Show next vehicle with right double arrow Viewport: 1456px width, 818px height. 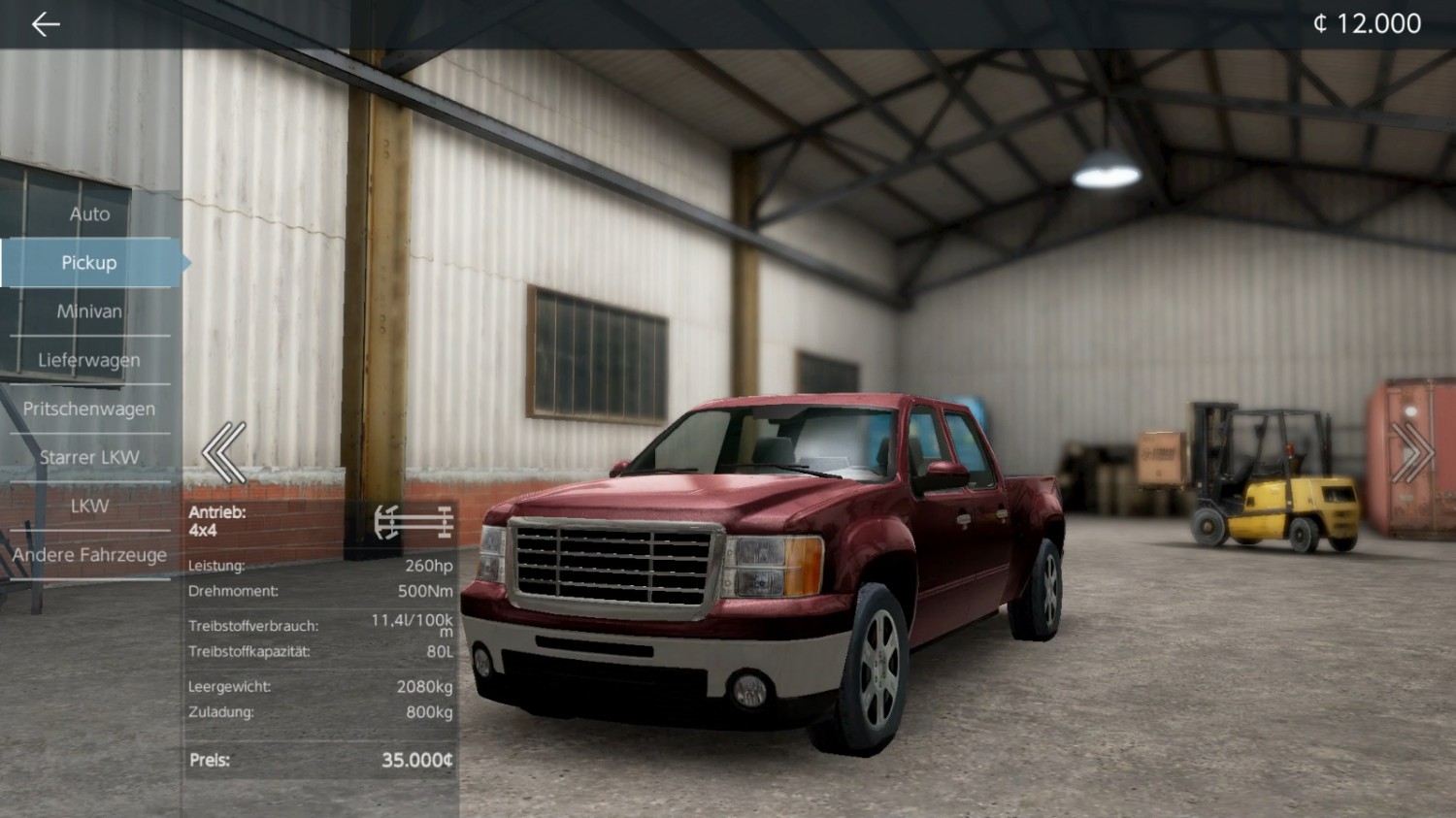(1411, 452)
